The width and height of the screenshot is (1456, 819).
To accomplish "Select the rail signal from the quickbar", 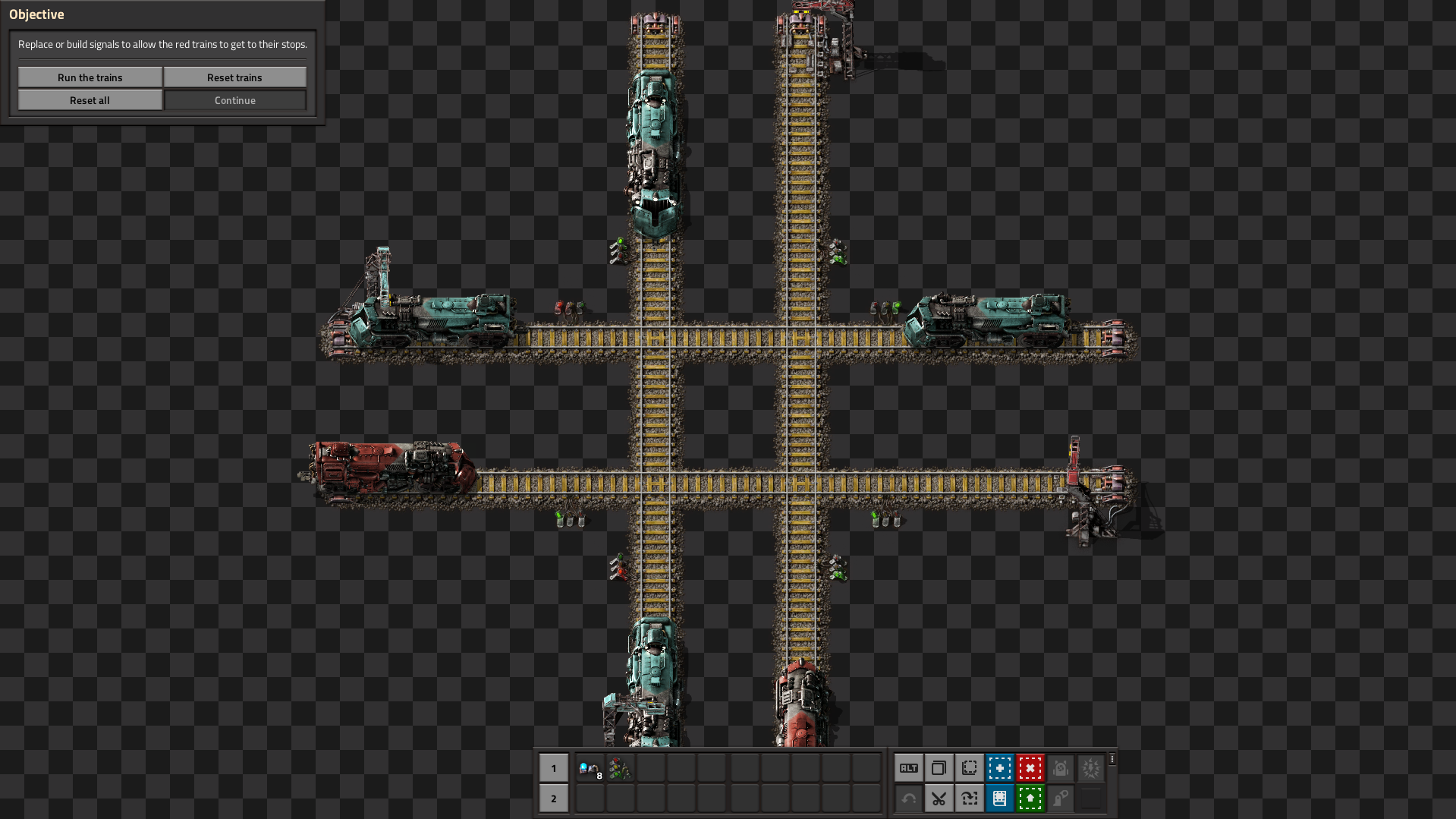I will click(621, 767).
